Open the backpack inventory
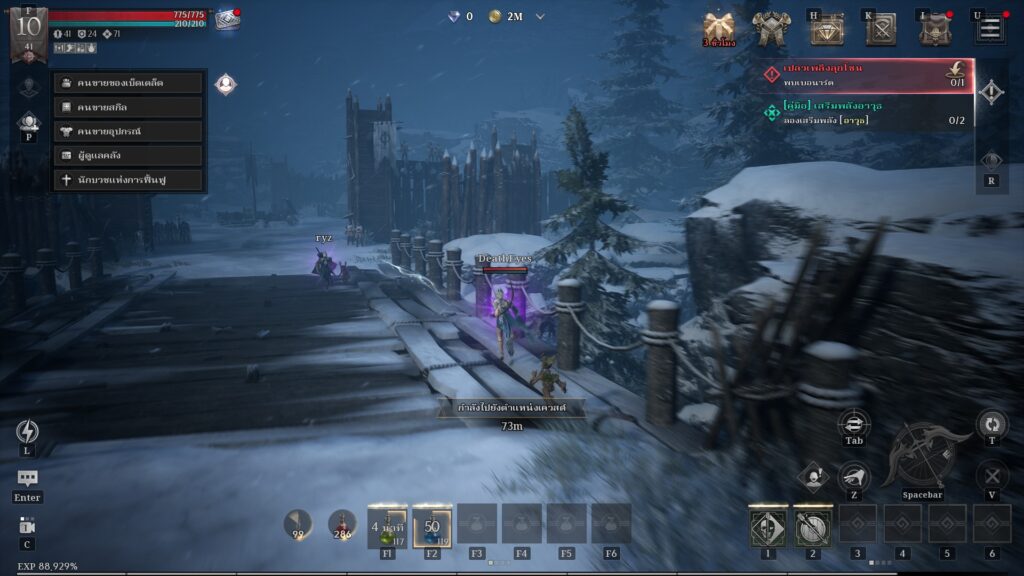Image resolution: width=1024 pixels, height=576 pixels. pyautogui.click(x=935, y=29)
